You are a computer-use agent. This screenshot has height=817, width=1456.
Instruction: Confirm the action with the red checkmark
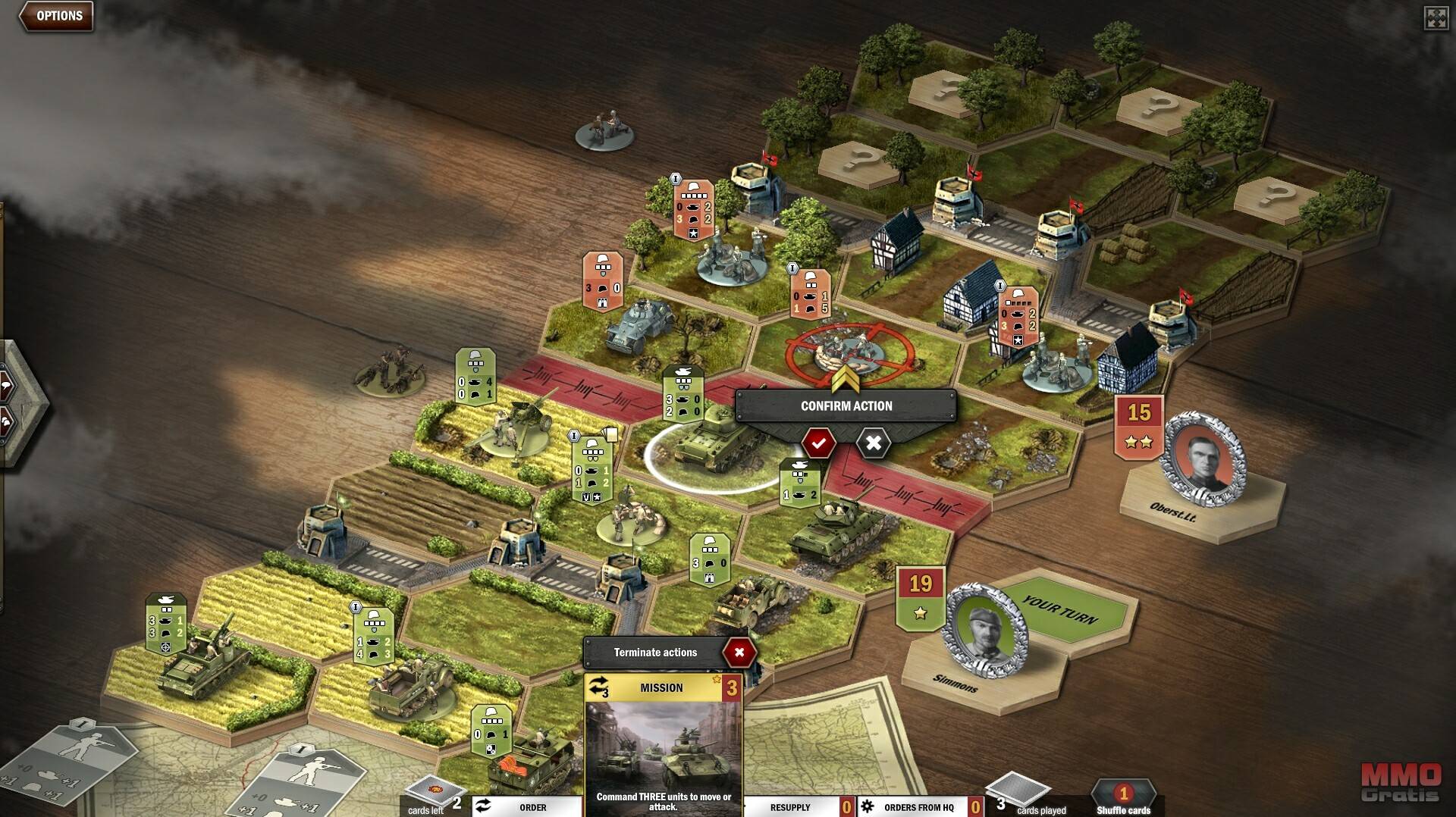pos(818,443)
